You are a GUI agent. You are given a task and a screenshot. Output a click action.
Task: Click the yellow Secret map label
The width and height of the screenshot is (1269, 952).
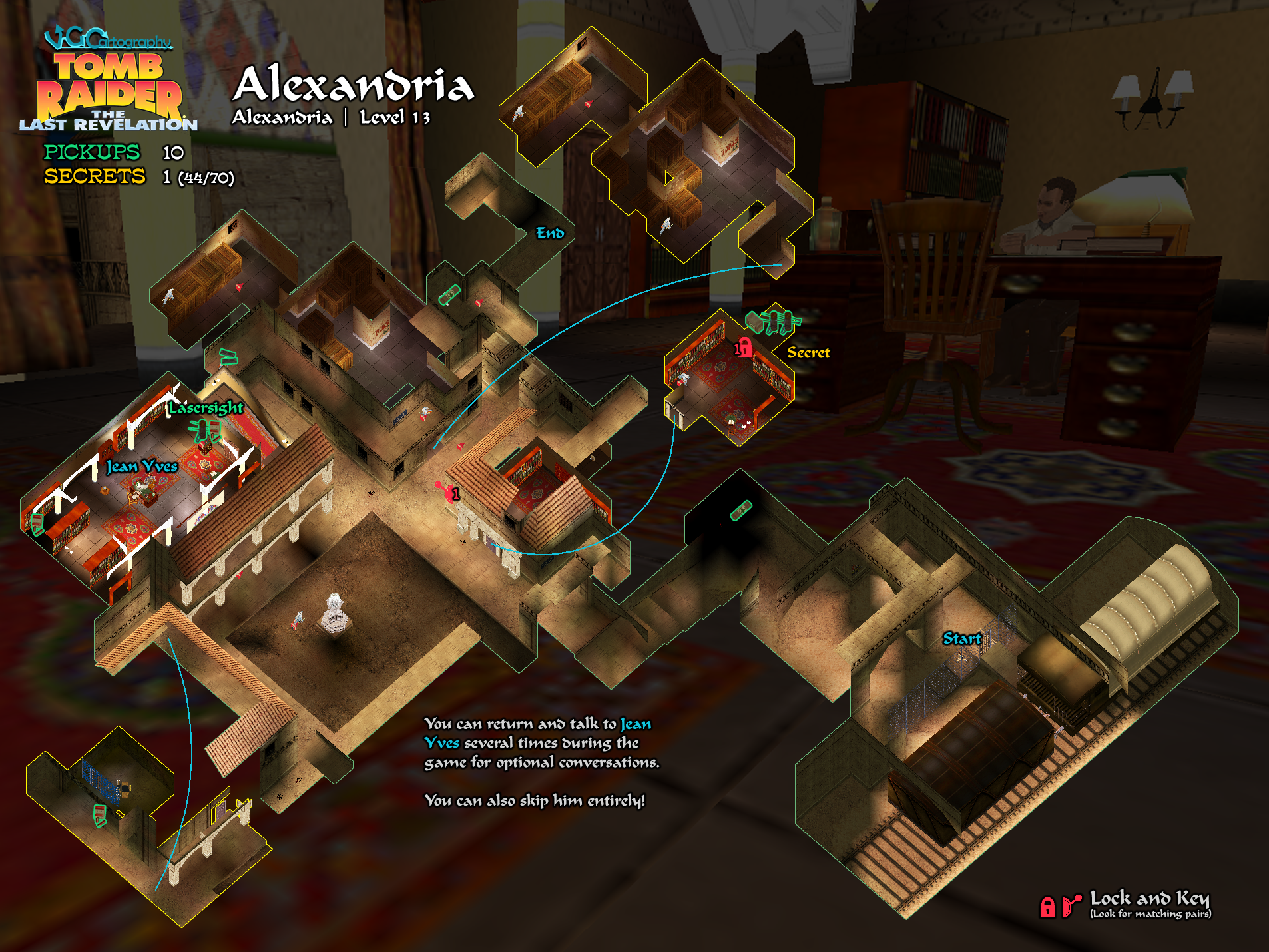[x=808, y=353]
